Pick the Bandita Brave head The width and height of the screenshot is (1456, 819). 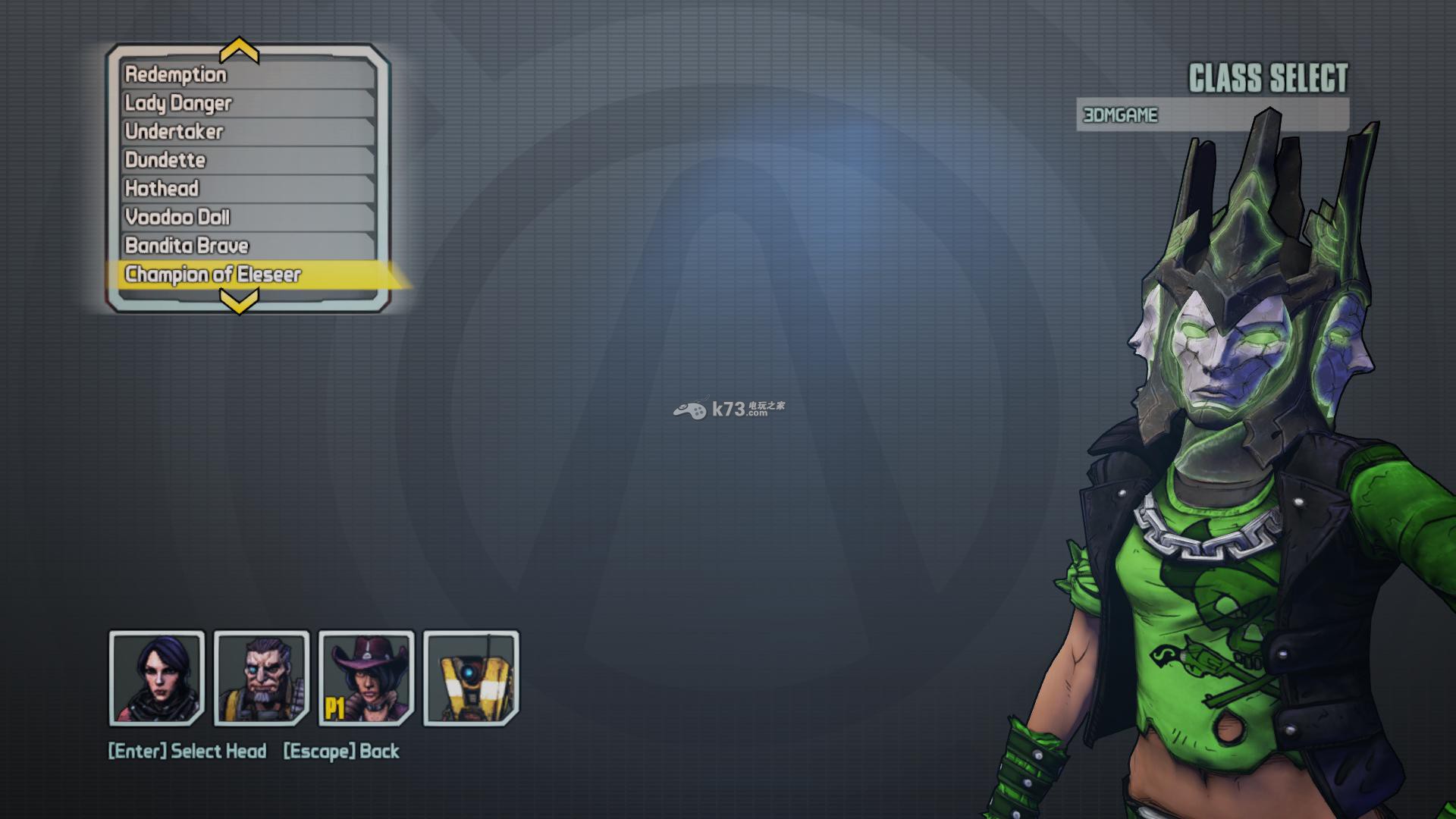click(x=247, y=246)
